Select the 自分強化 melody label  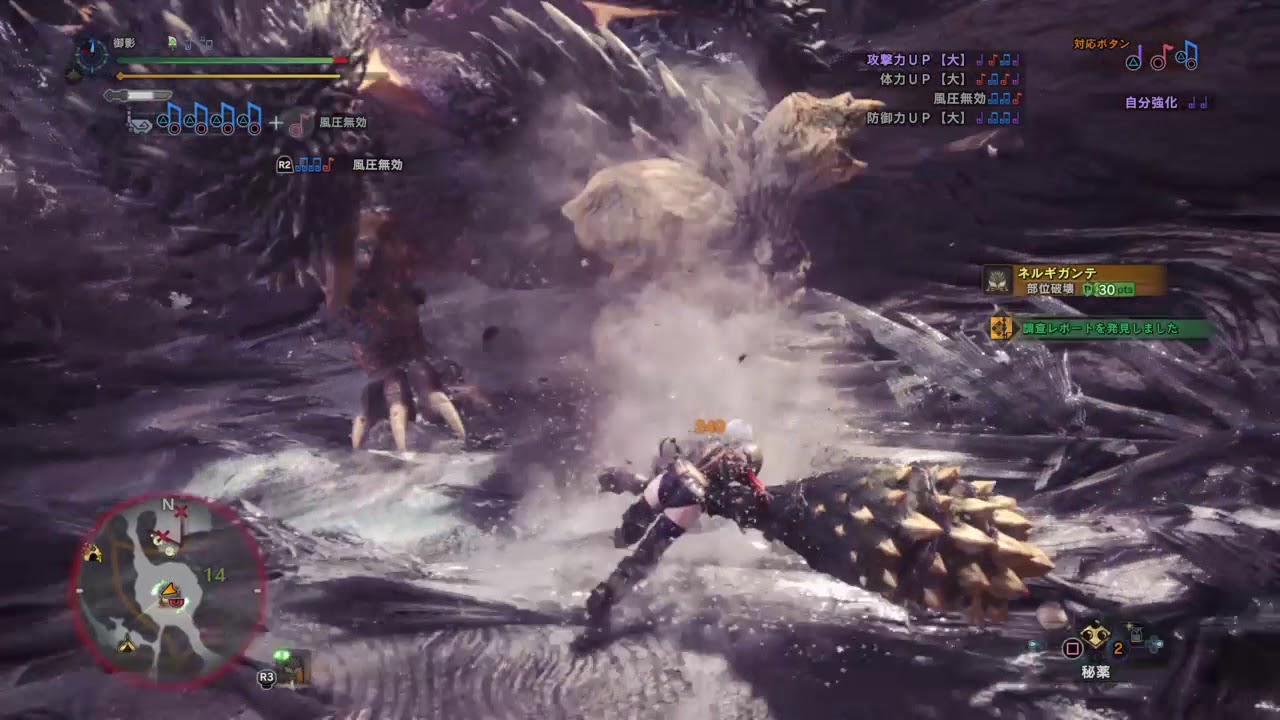[1150, 102]
